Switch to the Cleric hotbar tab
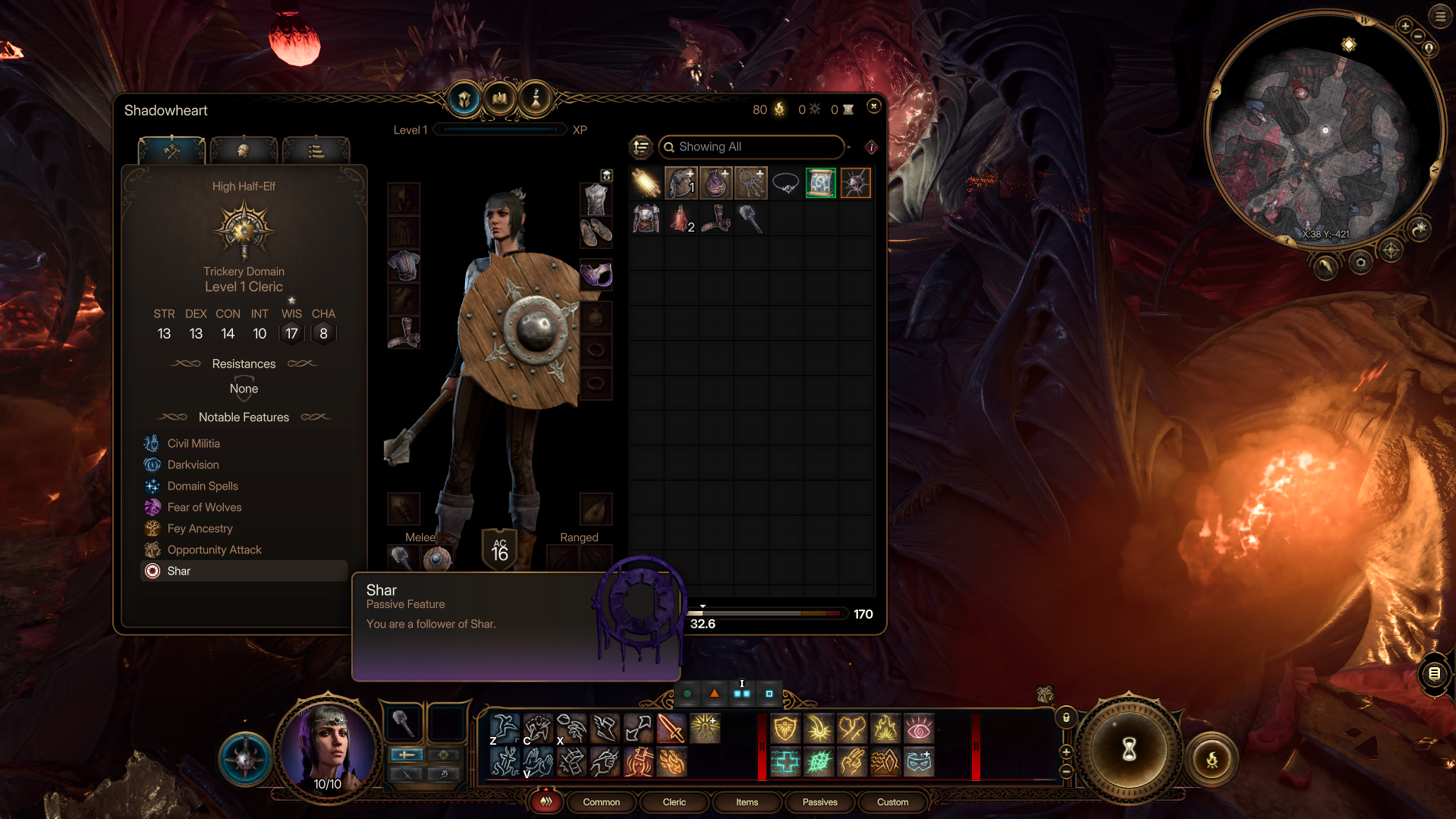This screenshot has width=1456, height=819. click(674, 802)
